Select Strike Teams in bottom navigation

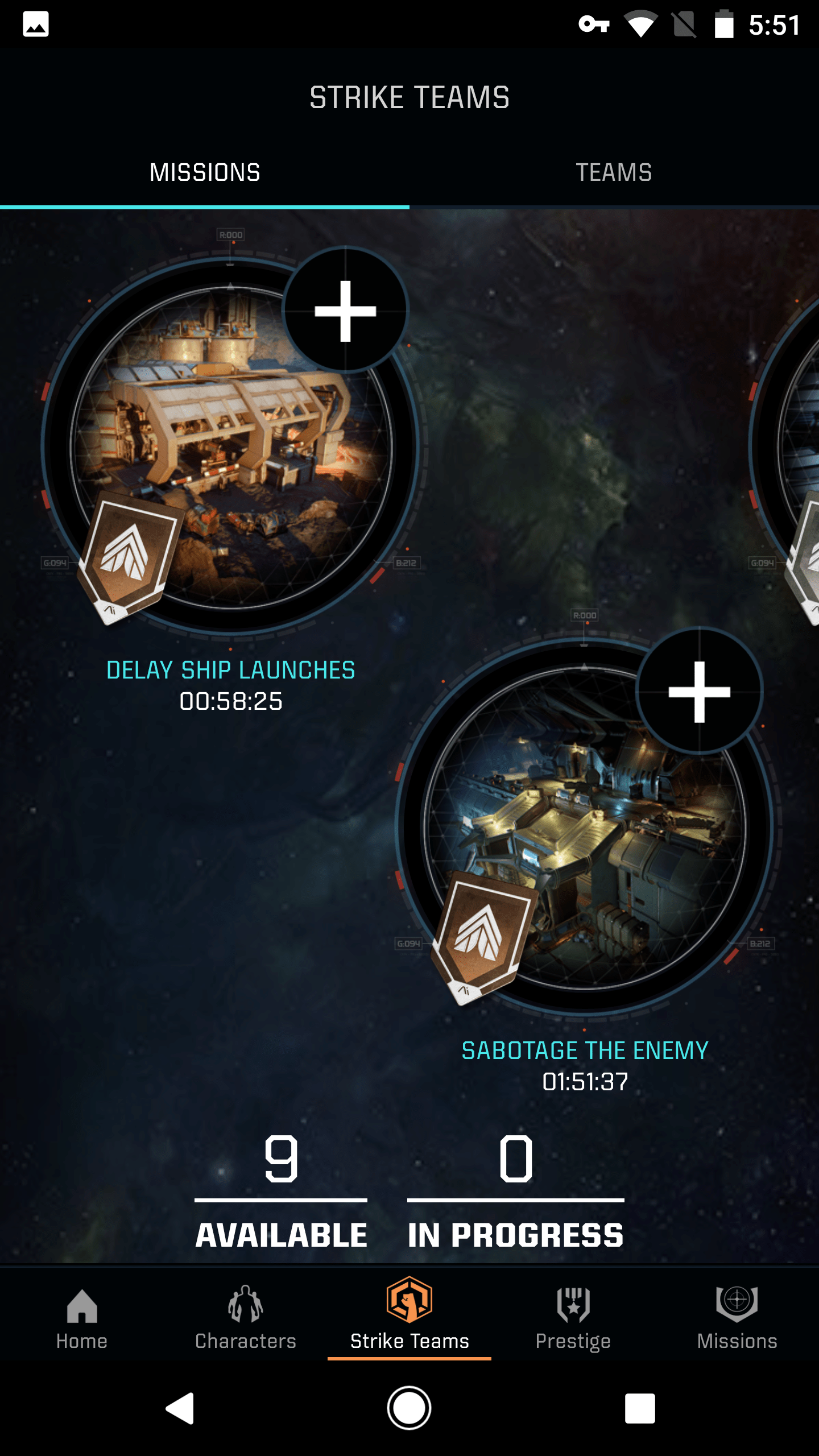tap(409, 1318)
